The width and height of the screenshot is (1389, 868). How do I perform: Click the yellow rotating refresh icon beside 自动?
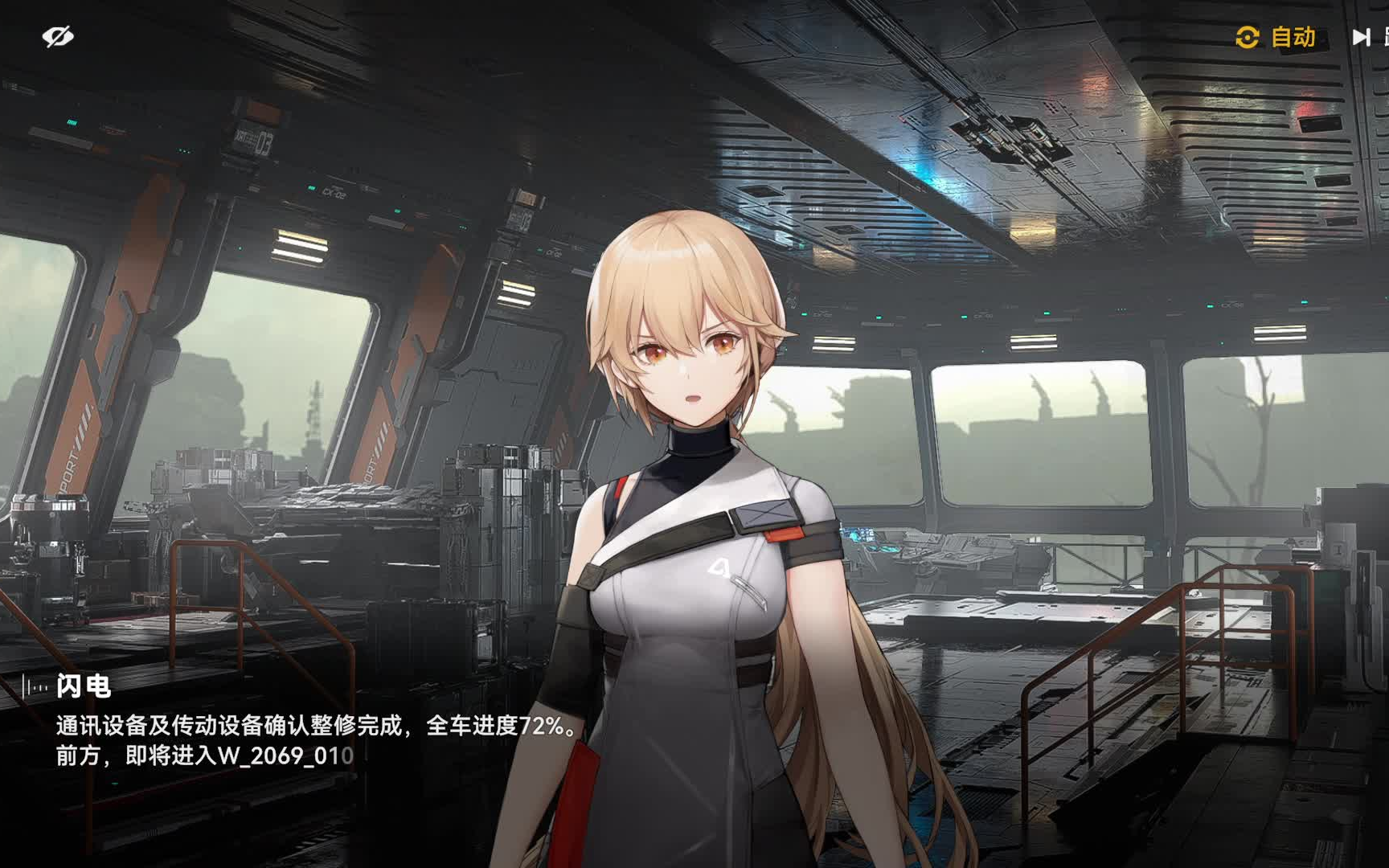click(1249, 38)
